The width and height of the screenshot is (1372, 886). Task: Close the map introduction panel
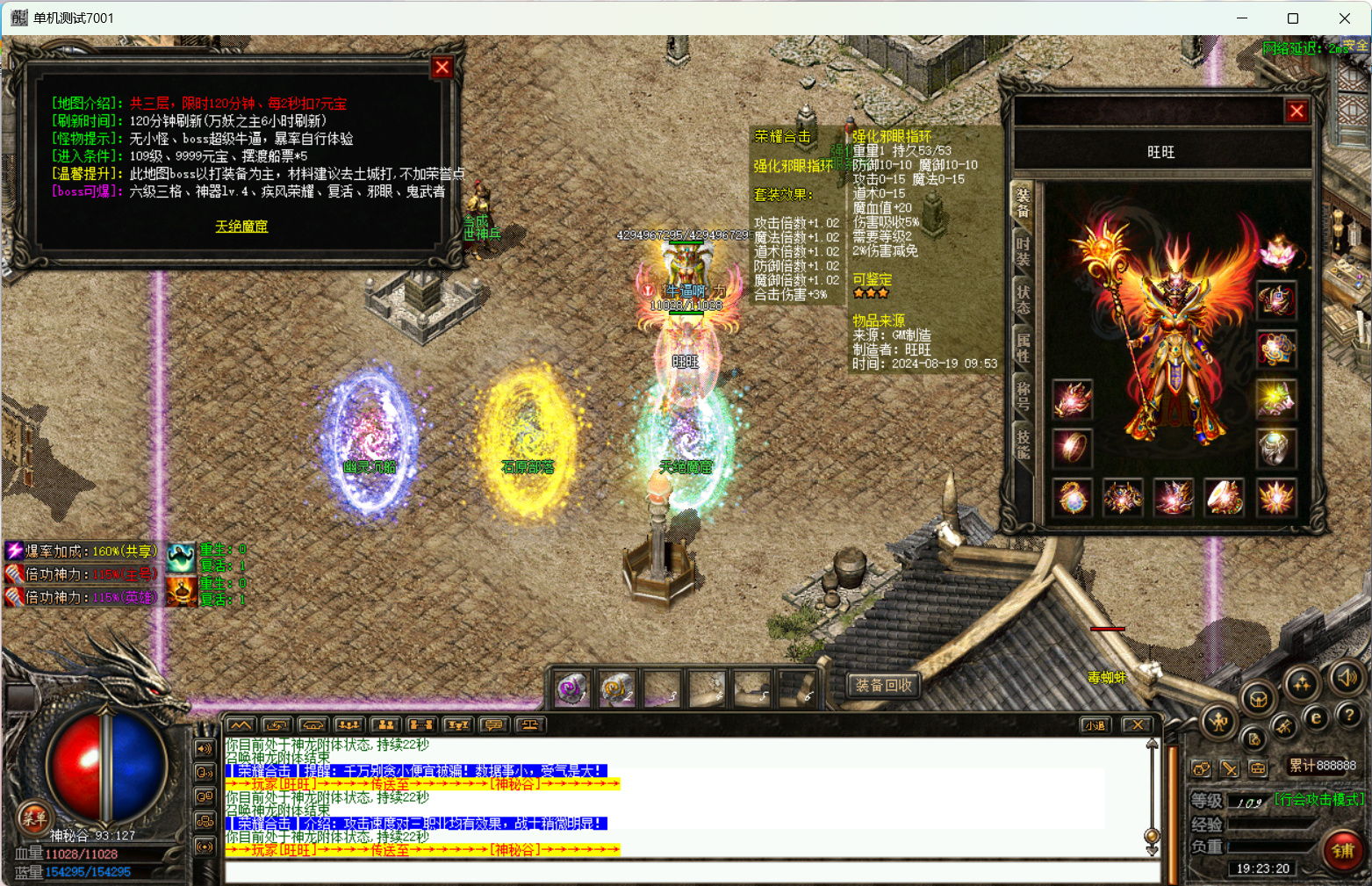[x=442, y=68]
